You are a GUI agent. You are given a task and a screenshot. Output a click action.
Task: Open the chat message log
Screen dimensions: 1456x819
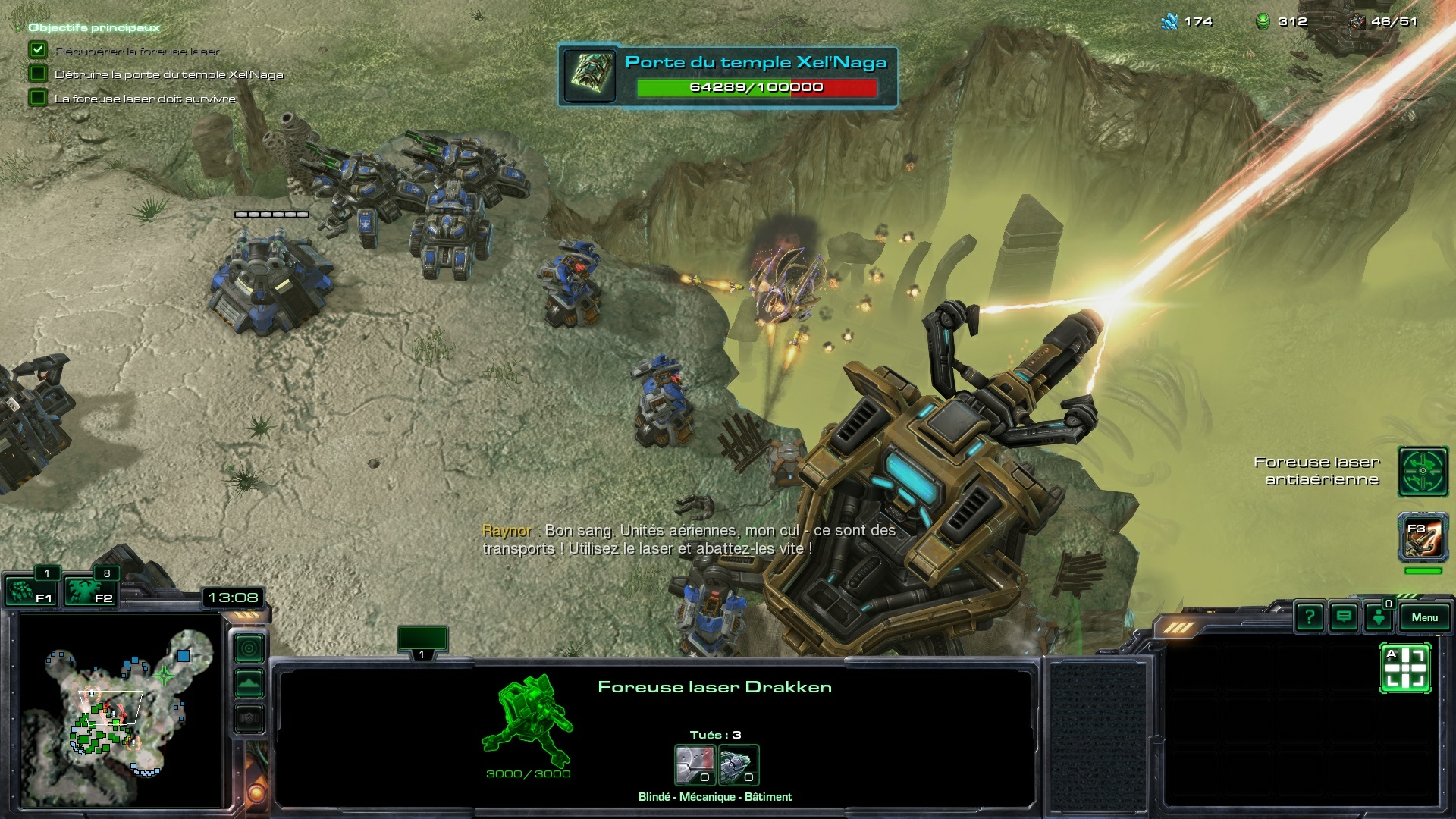point(1344,617)
